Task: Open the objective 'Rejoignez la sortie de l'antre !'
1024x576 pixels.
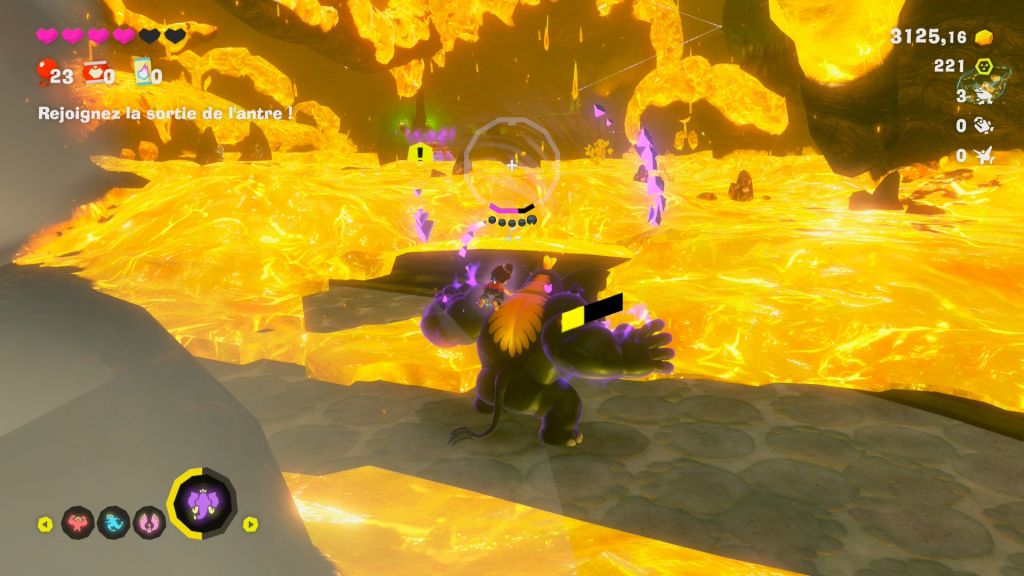Action: pyautogui.click(x=165, y=113)
